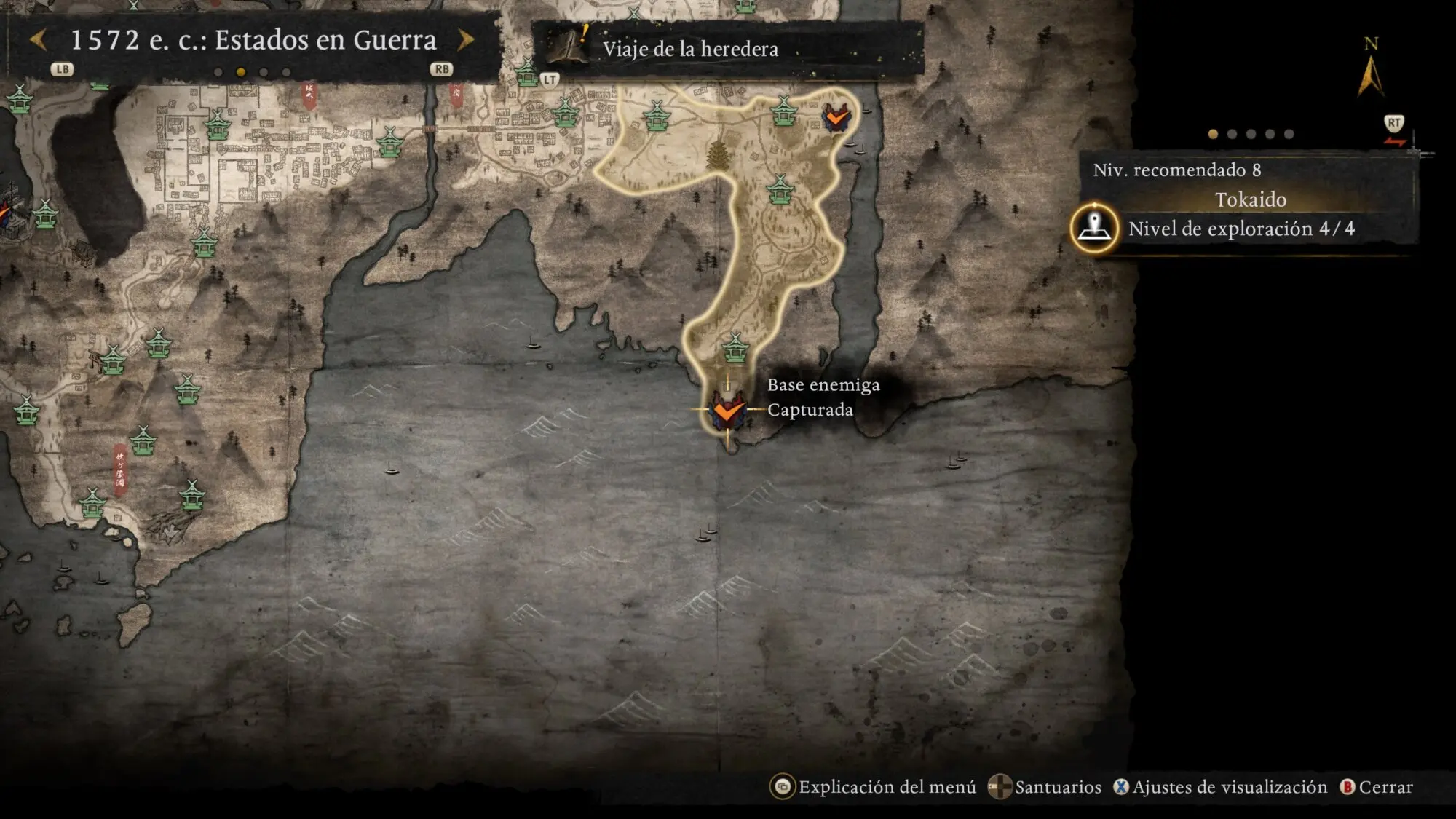Select the pagoda tower icon in the Tokaido region
This screenshot has width=1456, height=819.
point(718,155)
